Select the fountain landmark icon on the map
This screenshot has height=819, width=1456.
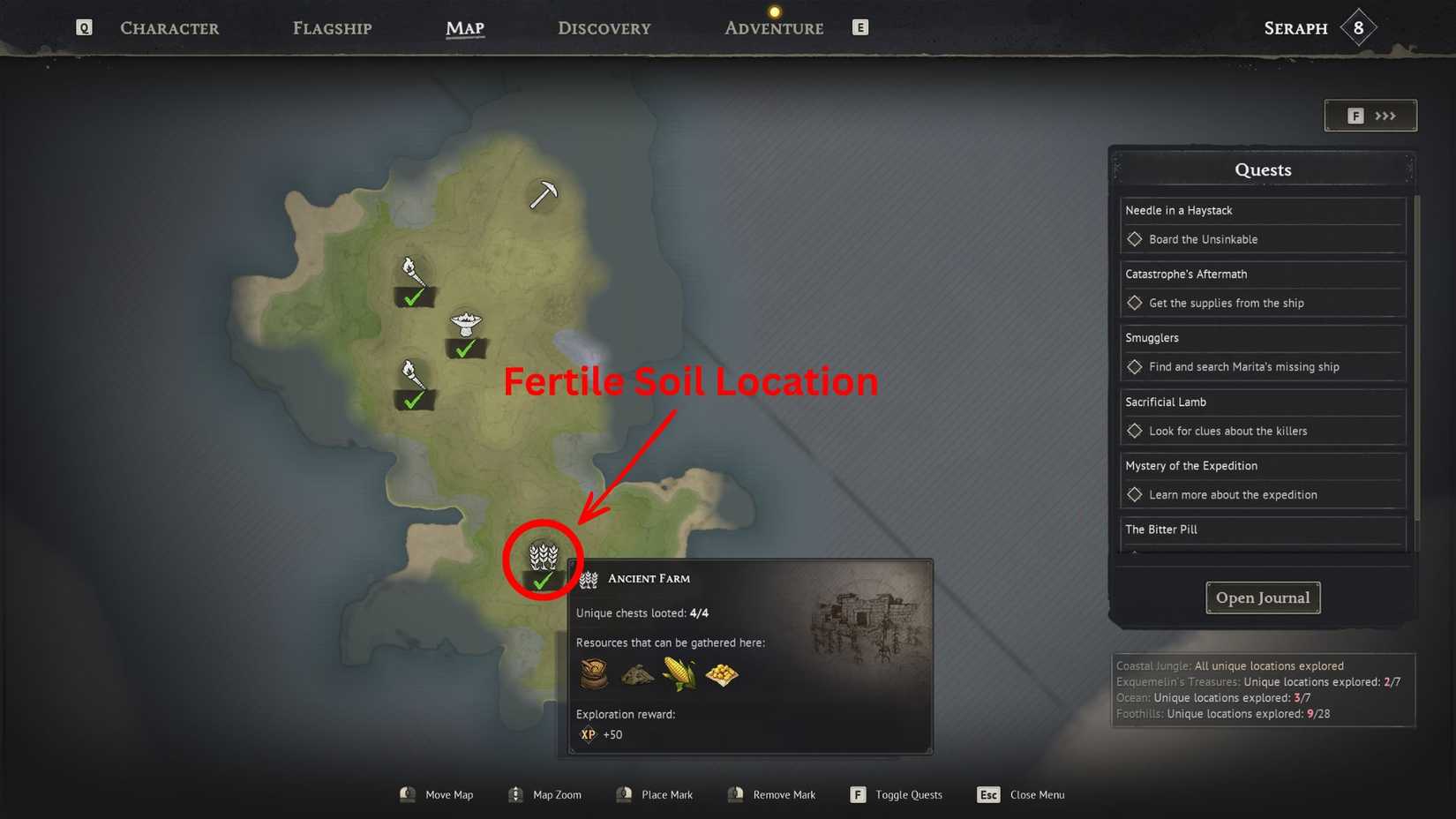click(x=466, y=325)
